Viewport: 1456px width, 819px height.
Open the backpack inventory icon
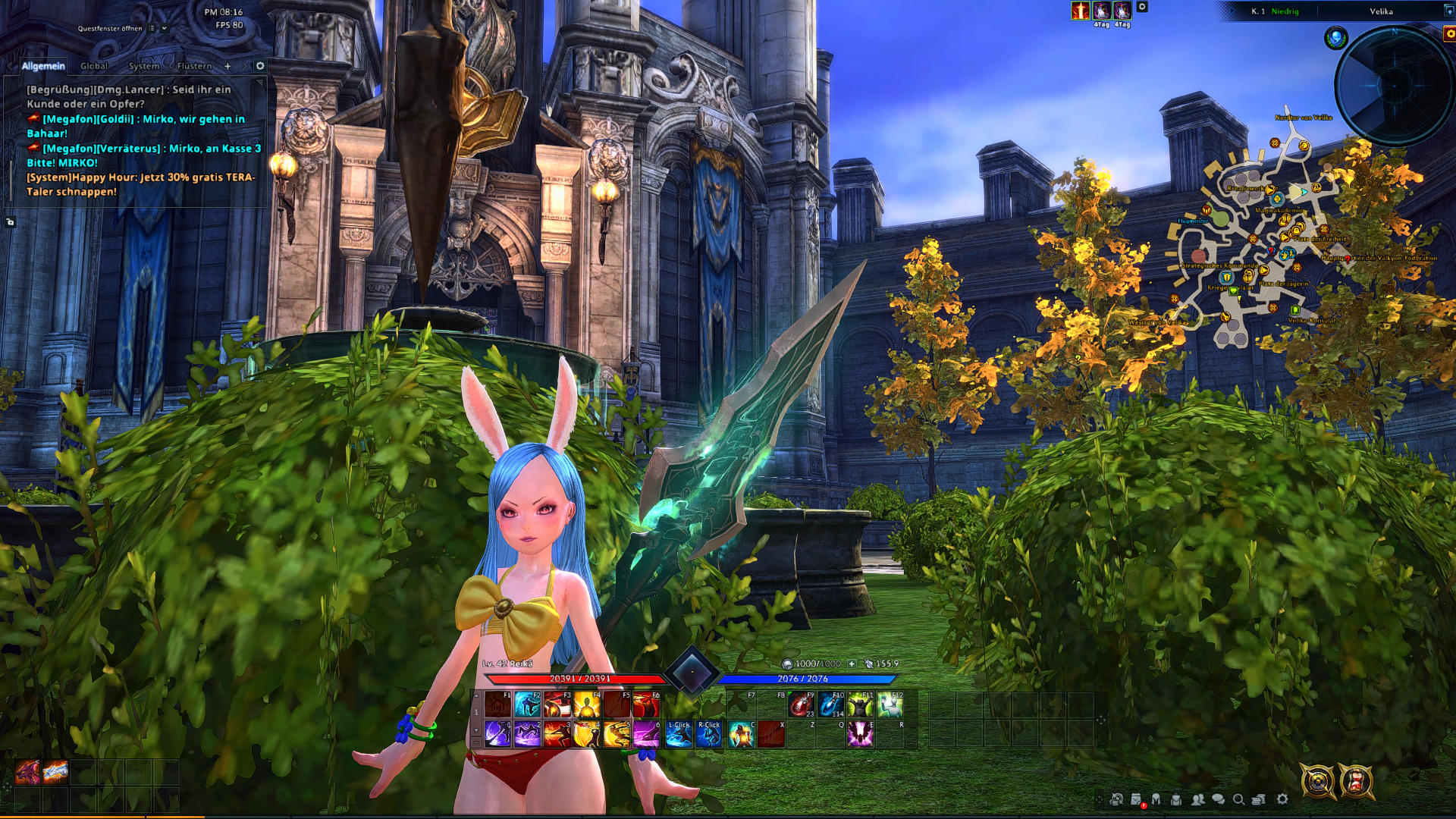click(x=1176, y=799)
